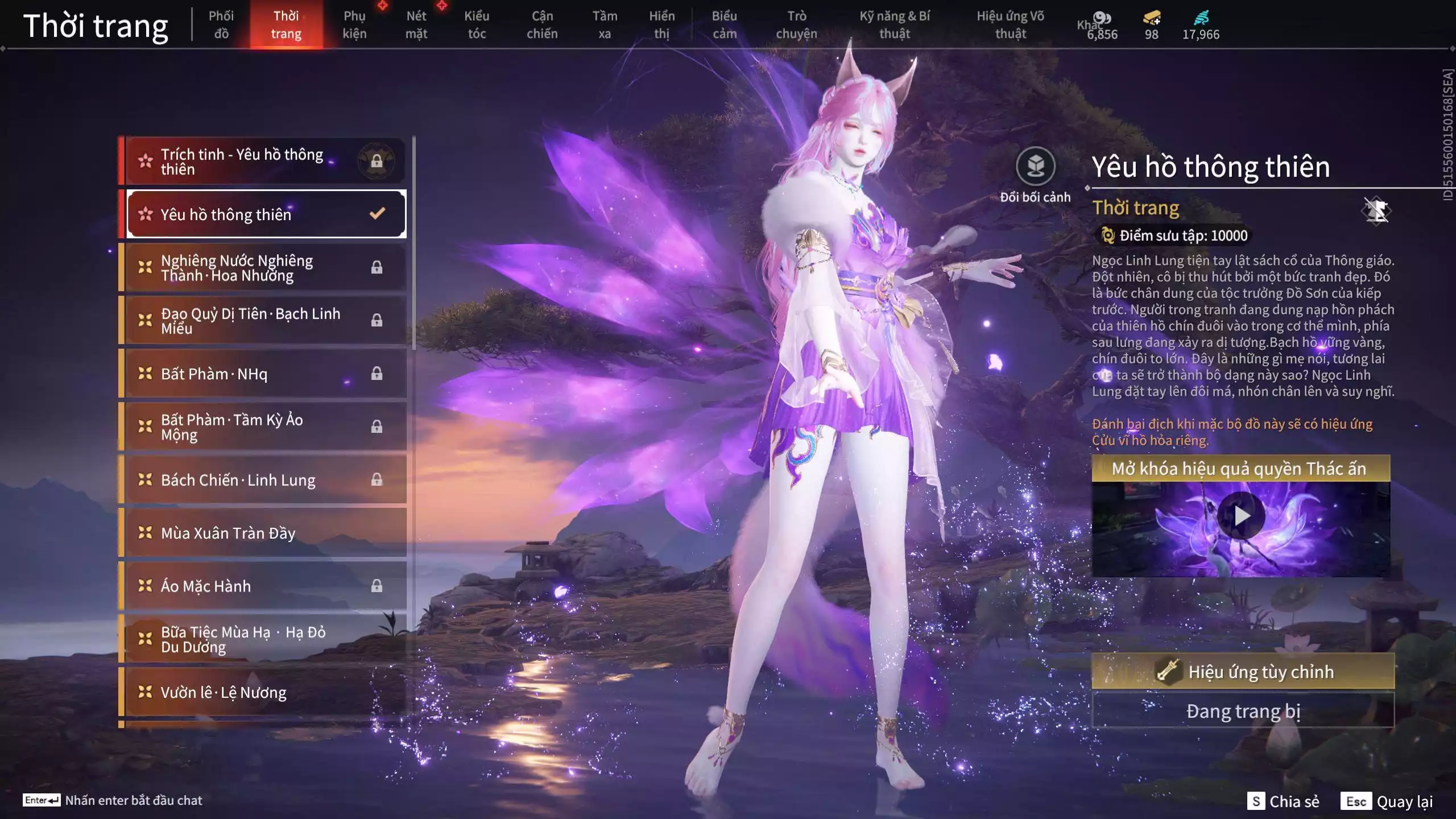Image resolution: width=1456 pixels, height=819 pixels.
Task: Click Quay lại to go back
Action: pyautogui.click(x=1388, y=801)
